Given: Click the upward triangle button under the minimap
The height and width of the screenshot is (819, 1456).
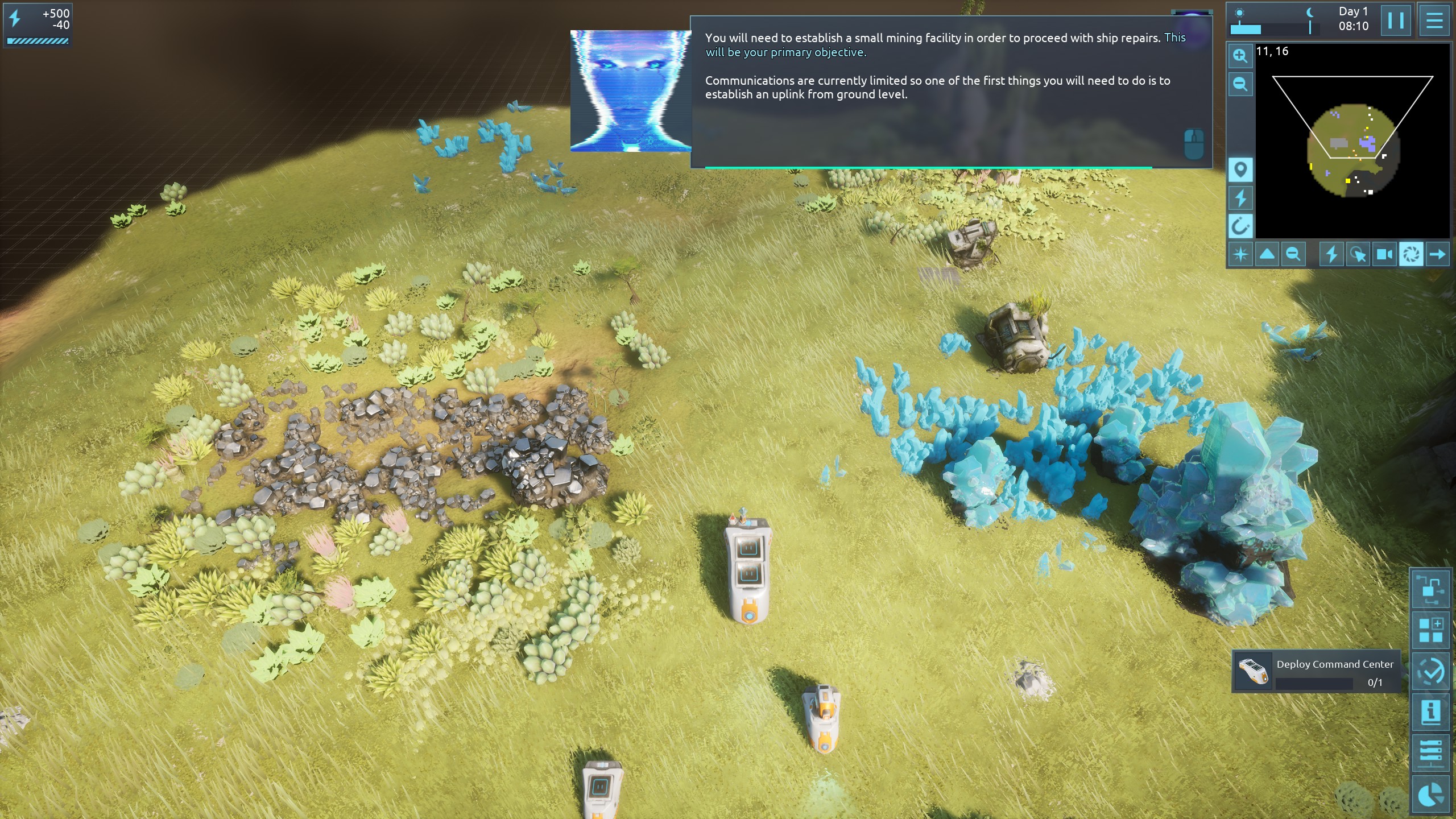Looking at the screenshot, I should click(x=1267, y=254).
